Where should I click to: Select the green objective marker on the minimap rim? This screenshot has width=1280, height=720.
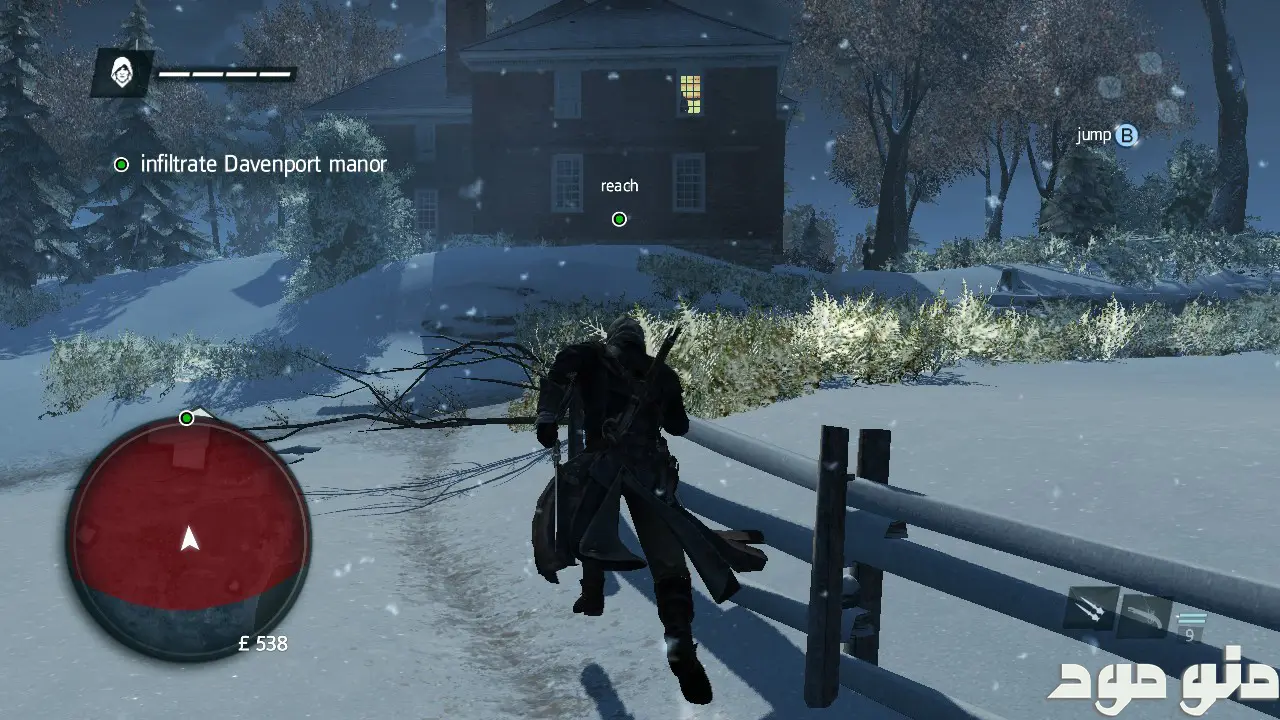pos(186,418)
